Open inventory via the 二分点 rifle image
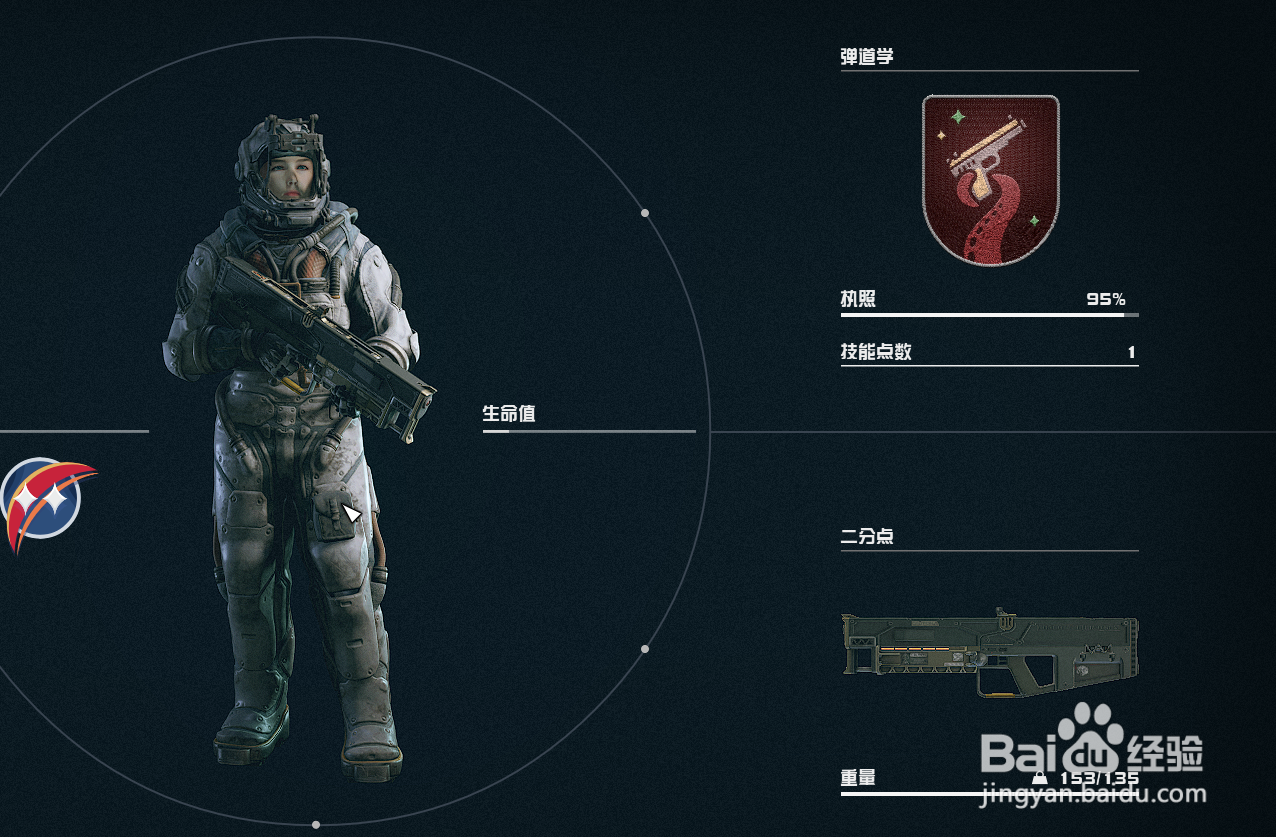1276x837 pixels. point(989,653)
